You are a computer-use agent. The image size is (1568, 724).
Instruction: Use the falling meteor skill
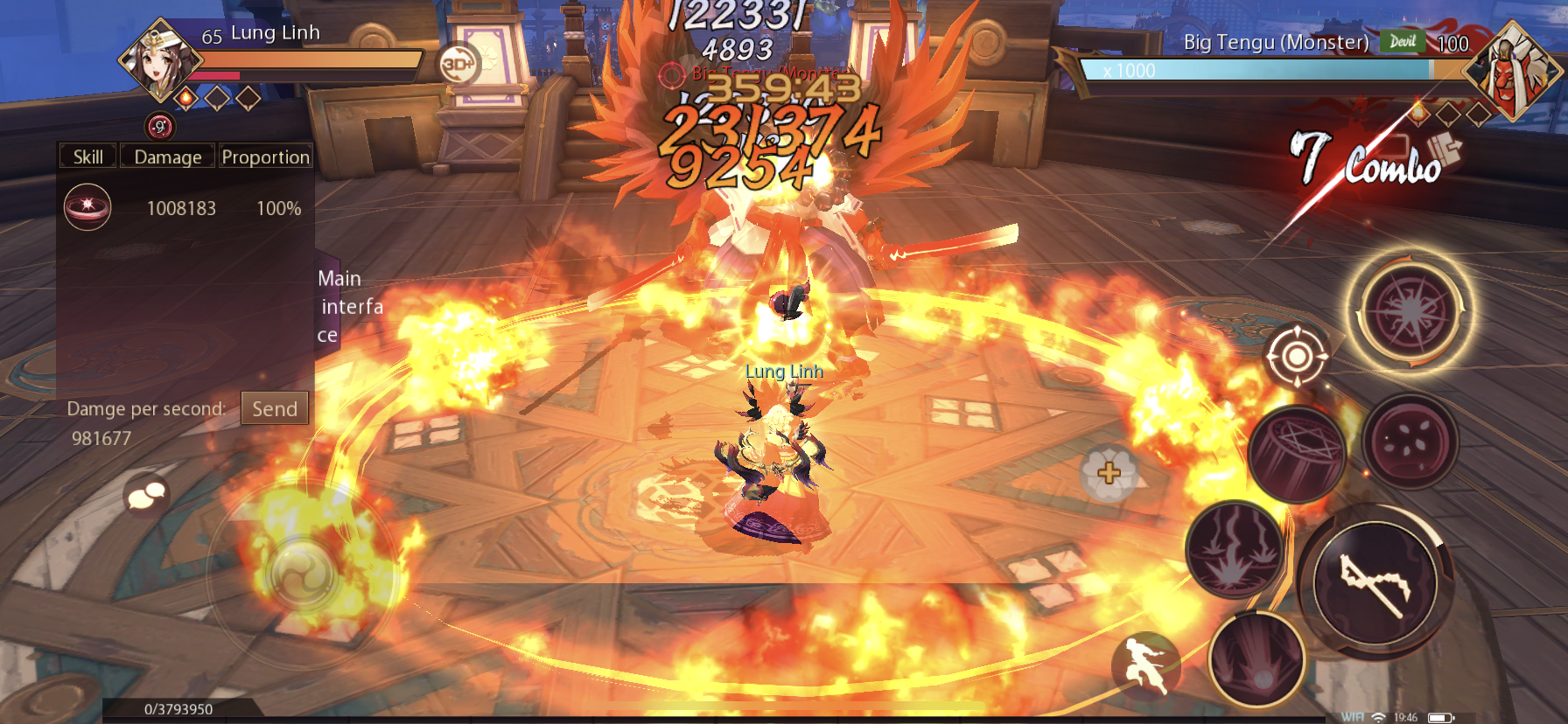(x=1257, y=660)
